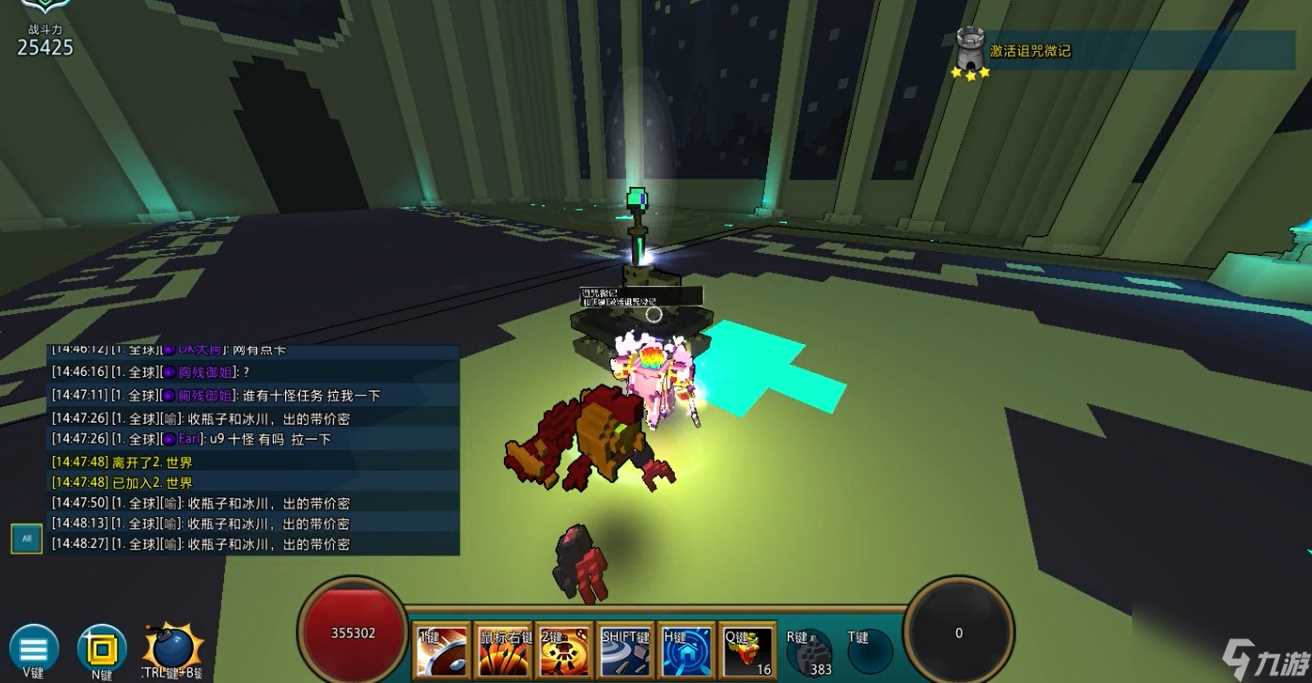The image size is (1312, 683).
Task: Trigger the SHIFT dodge ability icon
Action: 626,651
